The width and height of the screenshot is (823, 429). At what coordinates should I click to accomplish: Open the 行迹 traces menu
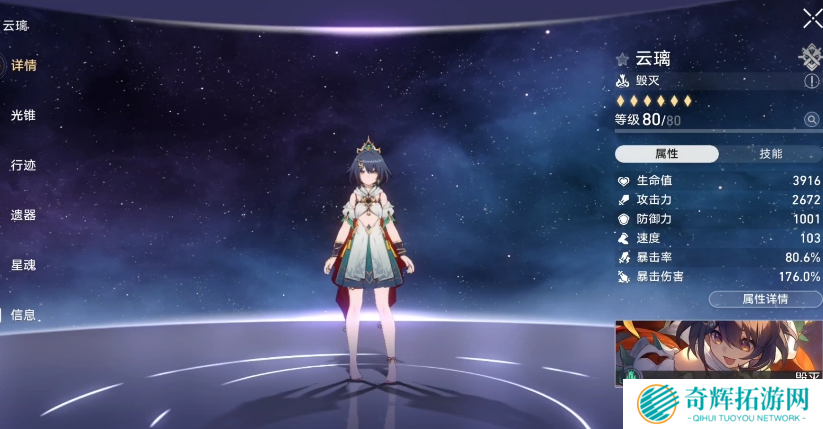[x=23, y=165]
